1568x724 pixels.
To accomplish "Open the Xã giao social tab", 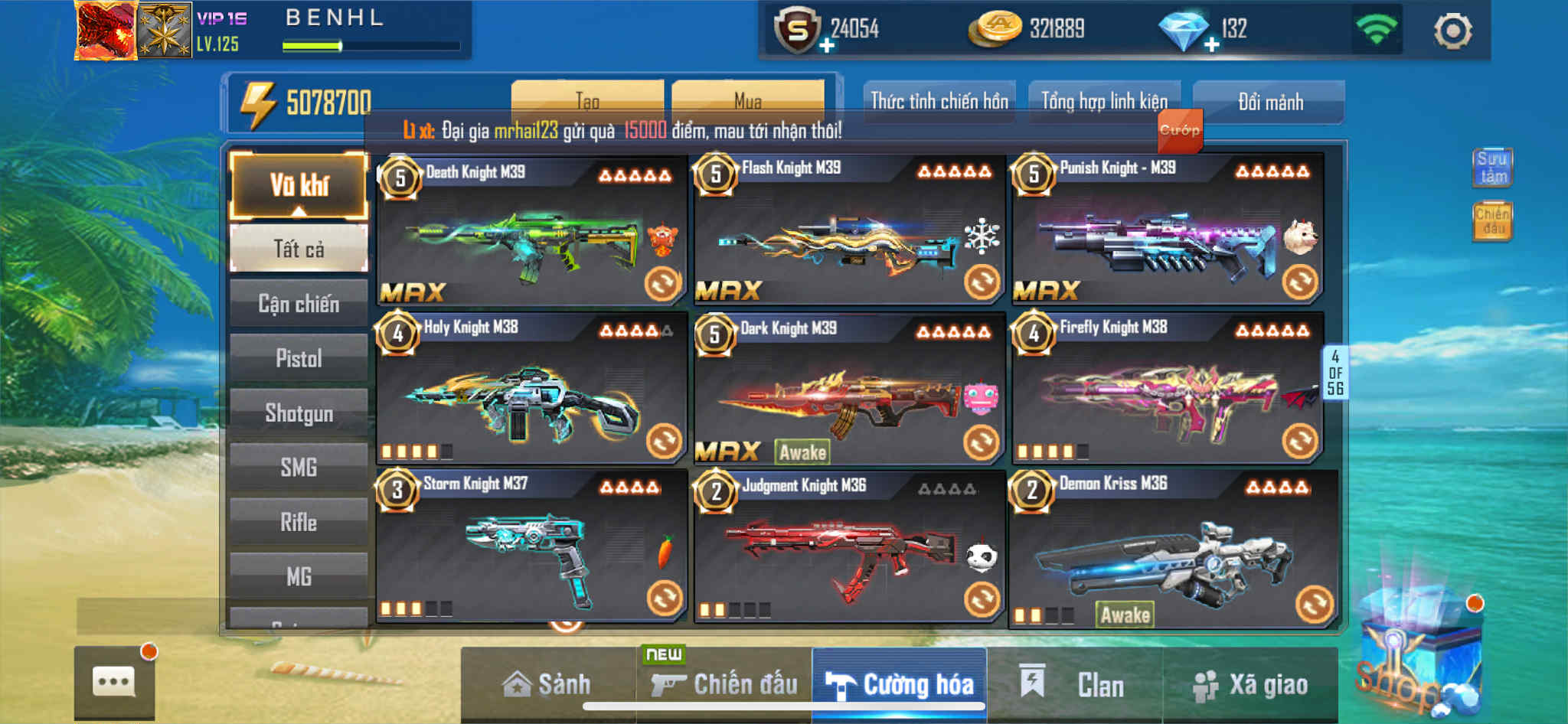I will (1250, 683).
